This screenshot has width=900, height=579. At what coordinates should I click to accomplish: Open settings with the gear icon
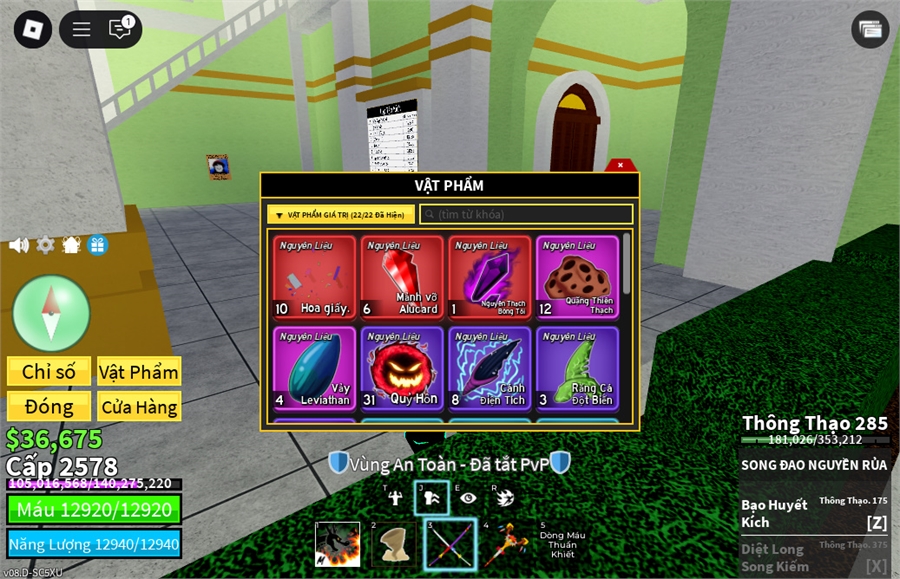45,245
